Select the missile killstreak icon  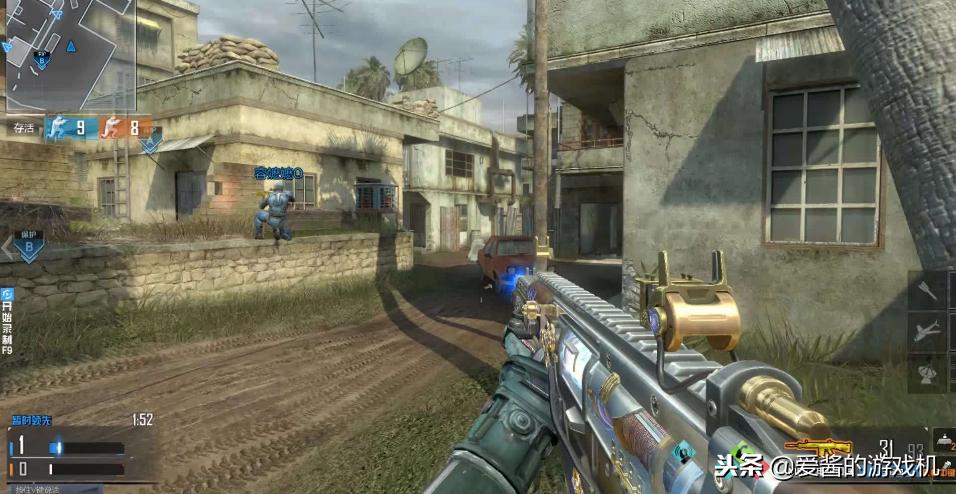click(x=929, y=291)
